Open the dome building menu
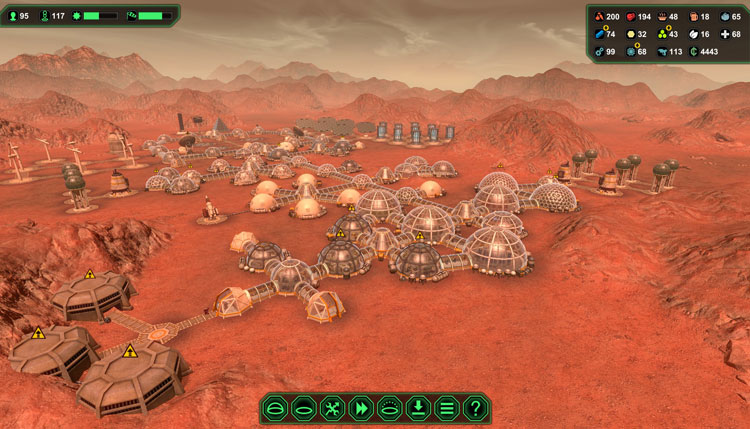 point(276,408)
